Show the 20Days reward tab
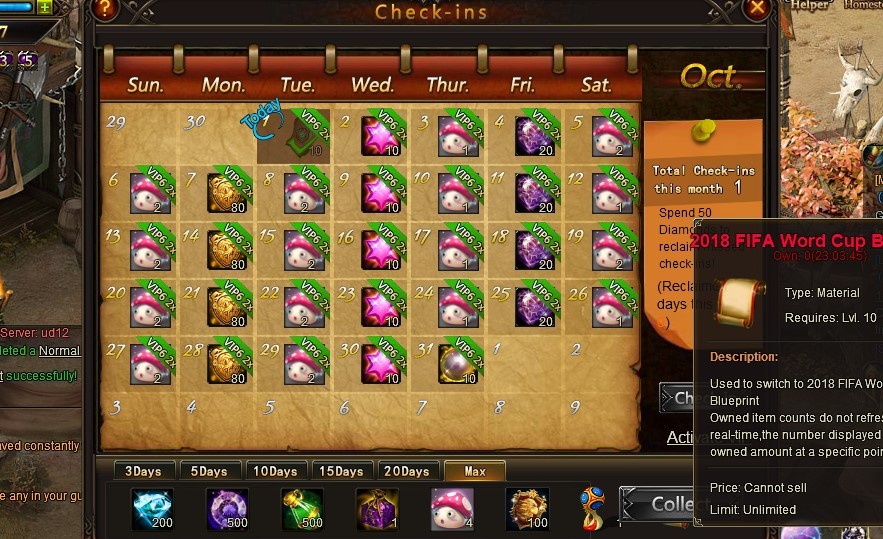The width and height of the screenshot is (883, 539). tap(407, 471)
